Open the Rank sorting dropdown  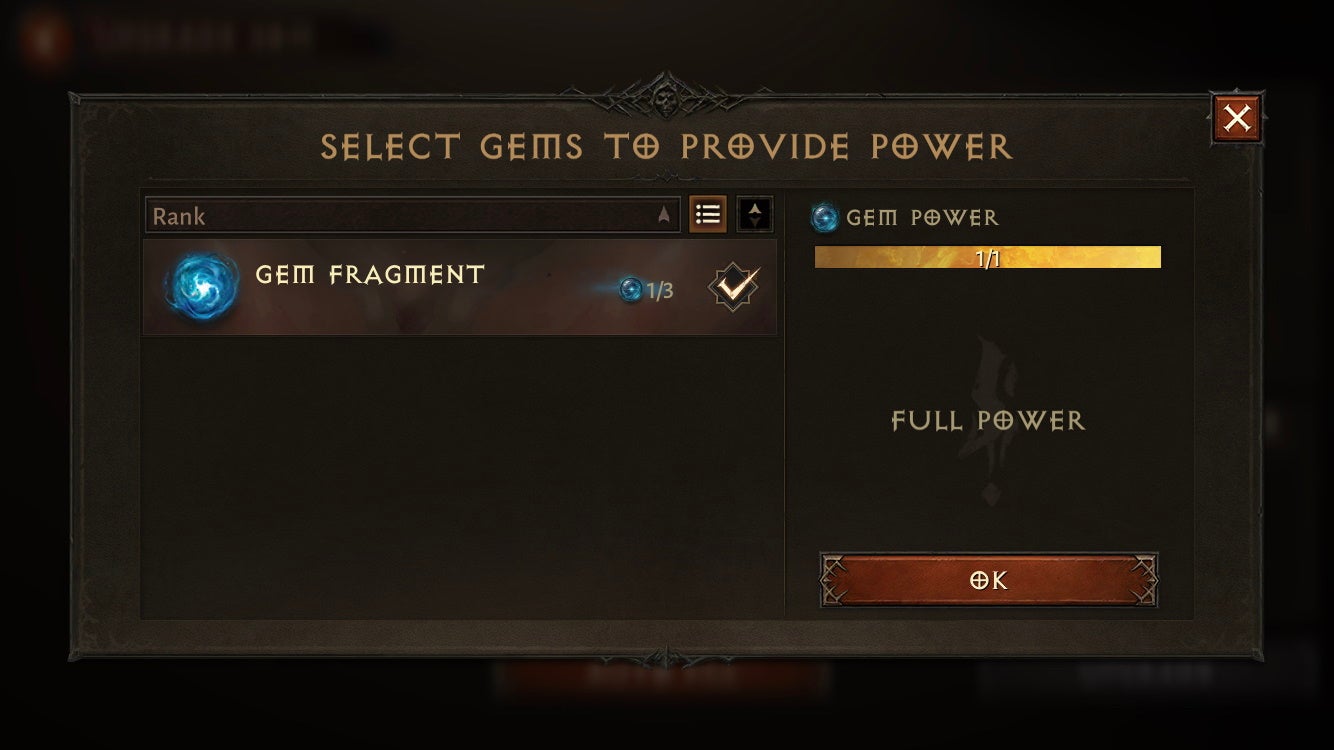point(412,215)
